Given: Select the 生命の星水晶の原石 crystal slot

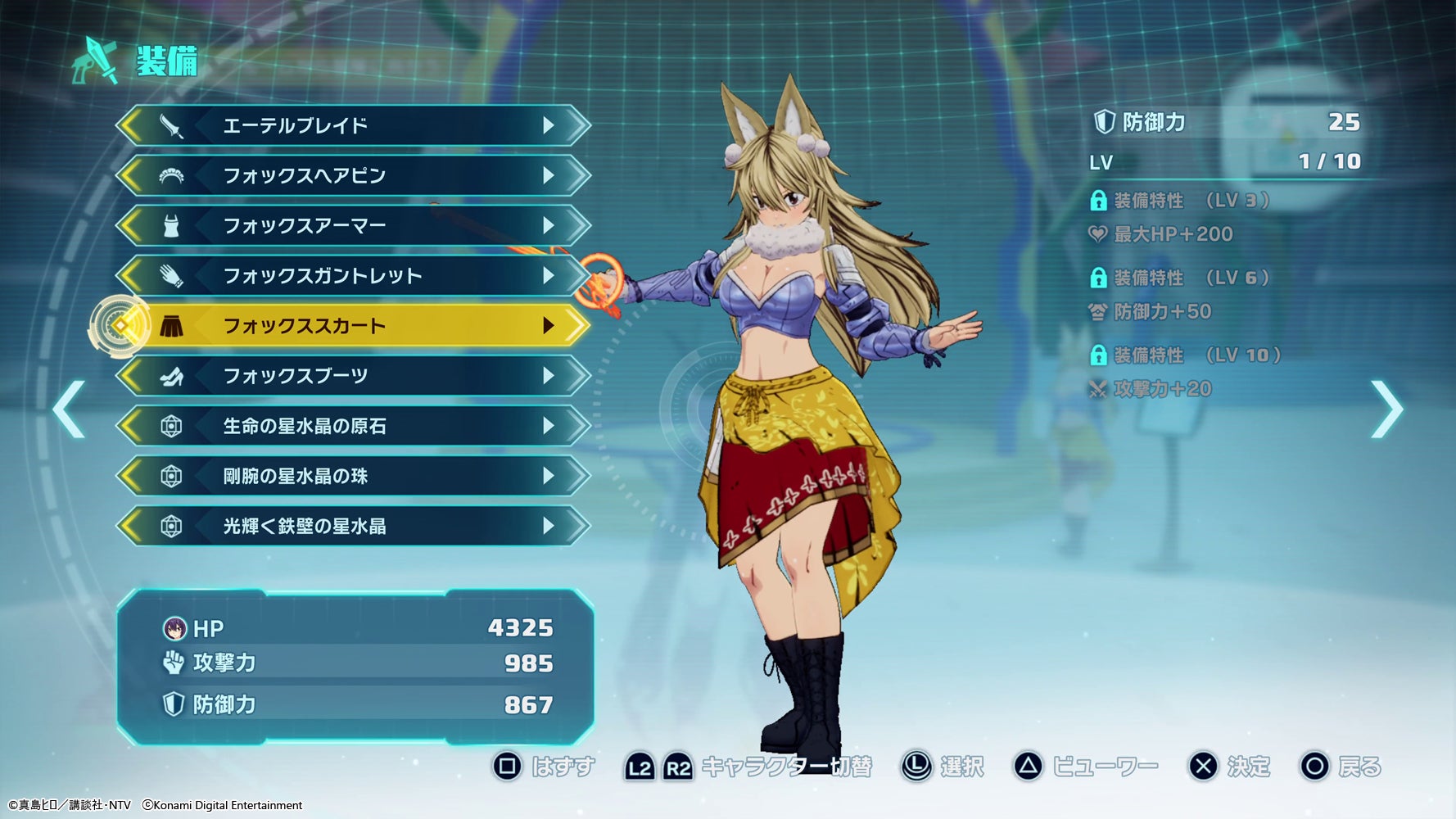Looking at the screenshot, I should click(x=352, y=426).
